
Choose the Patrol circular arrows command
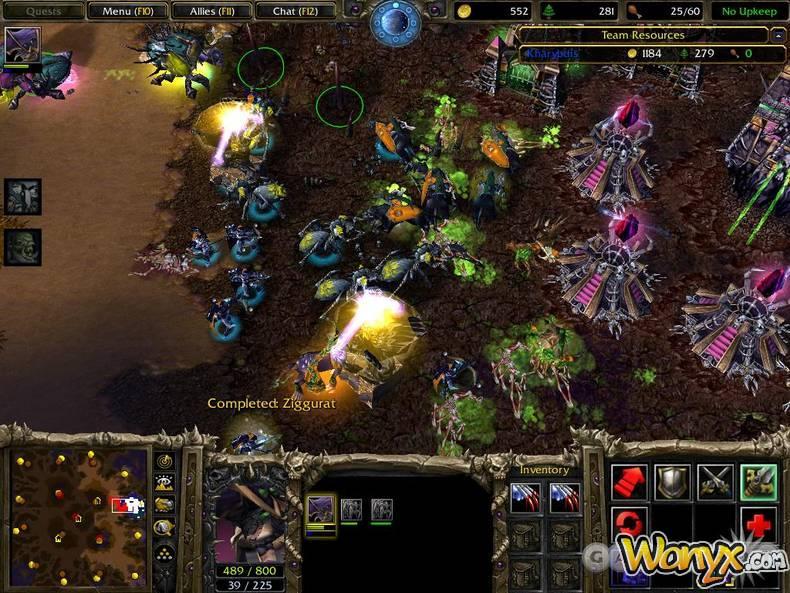(x=628, y=524)
